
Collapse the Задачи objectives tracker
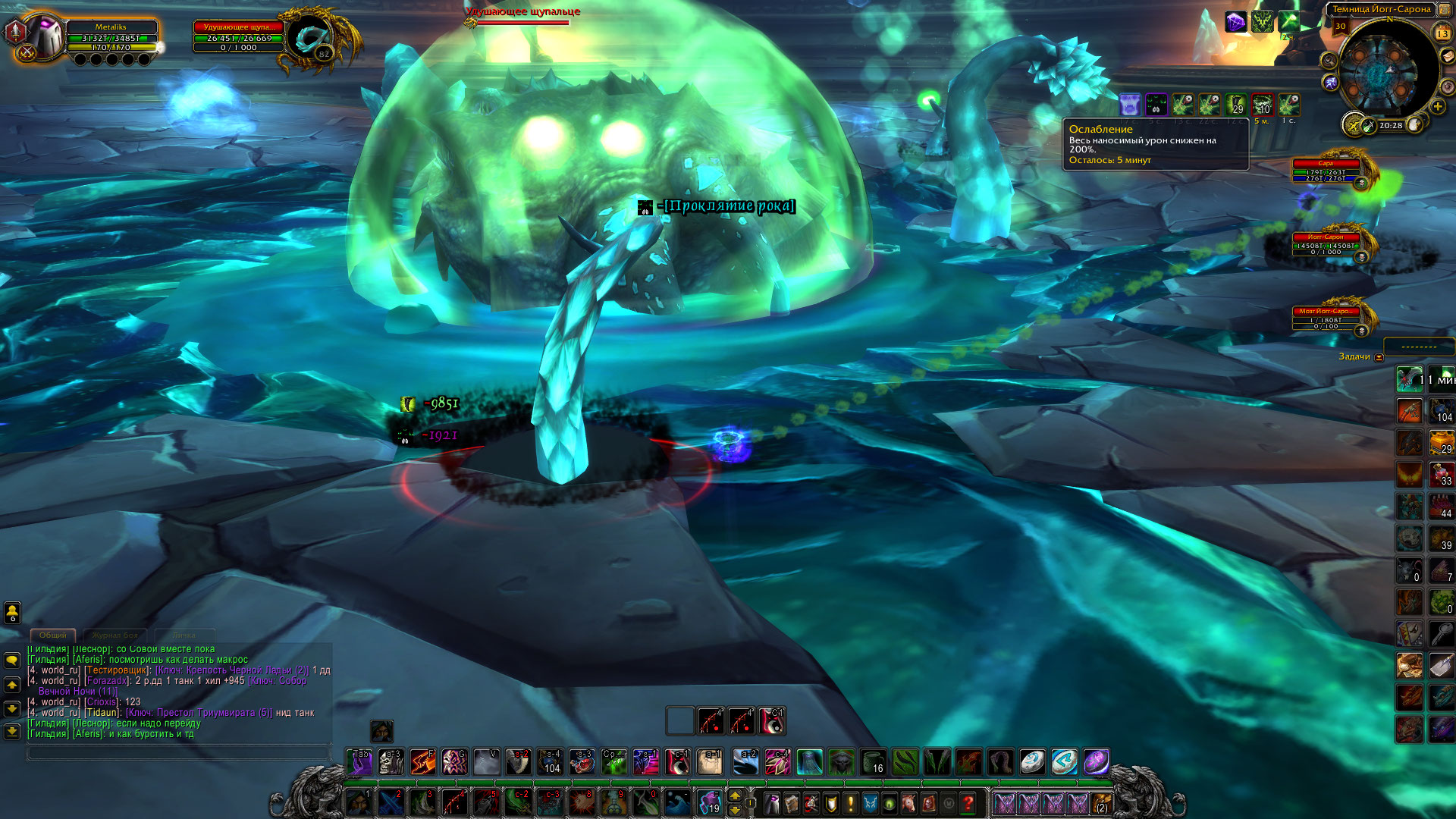(x=1379, y=357)
